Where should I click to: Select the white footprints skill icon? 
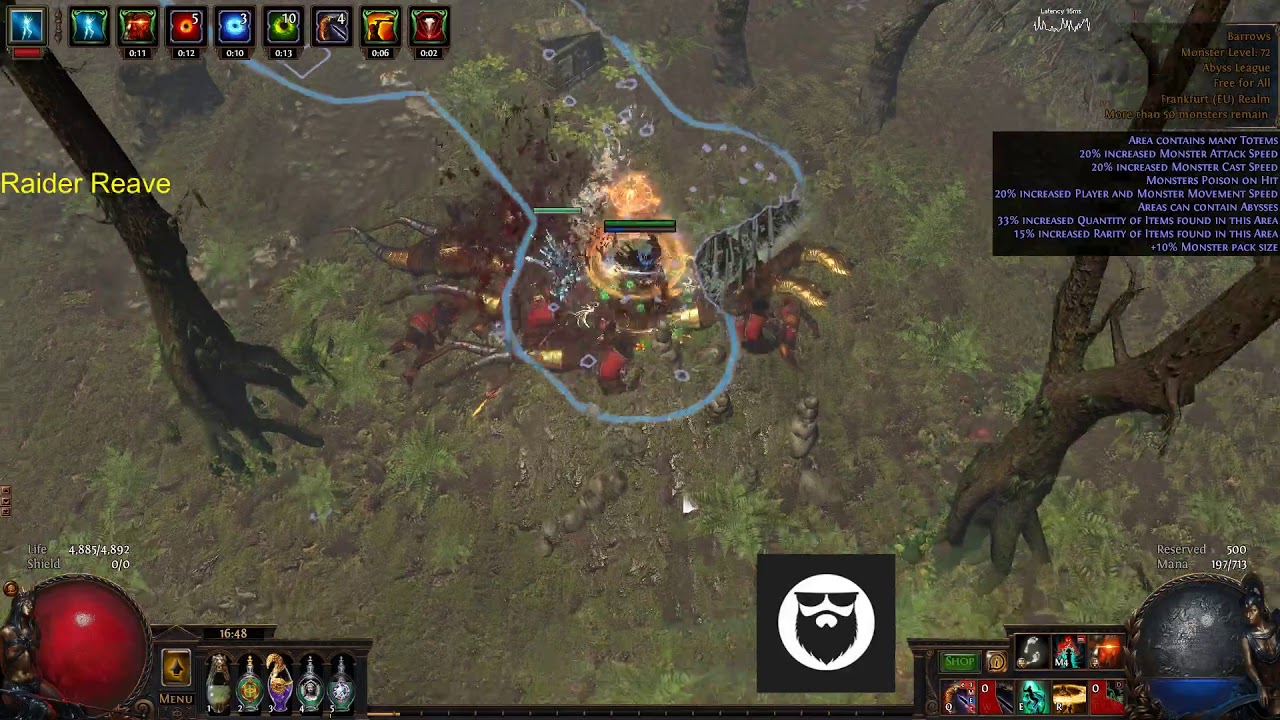point(1031,652)
